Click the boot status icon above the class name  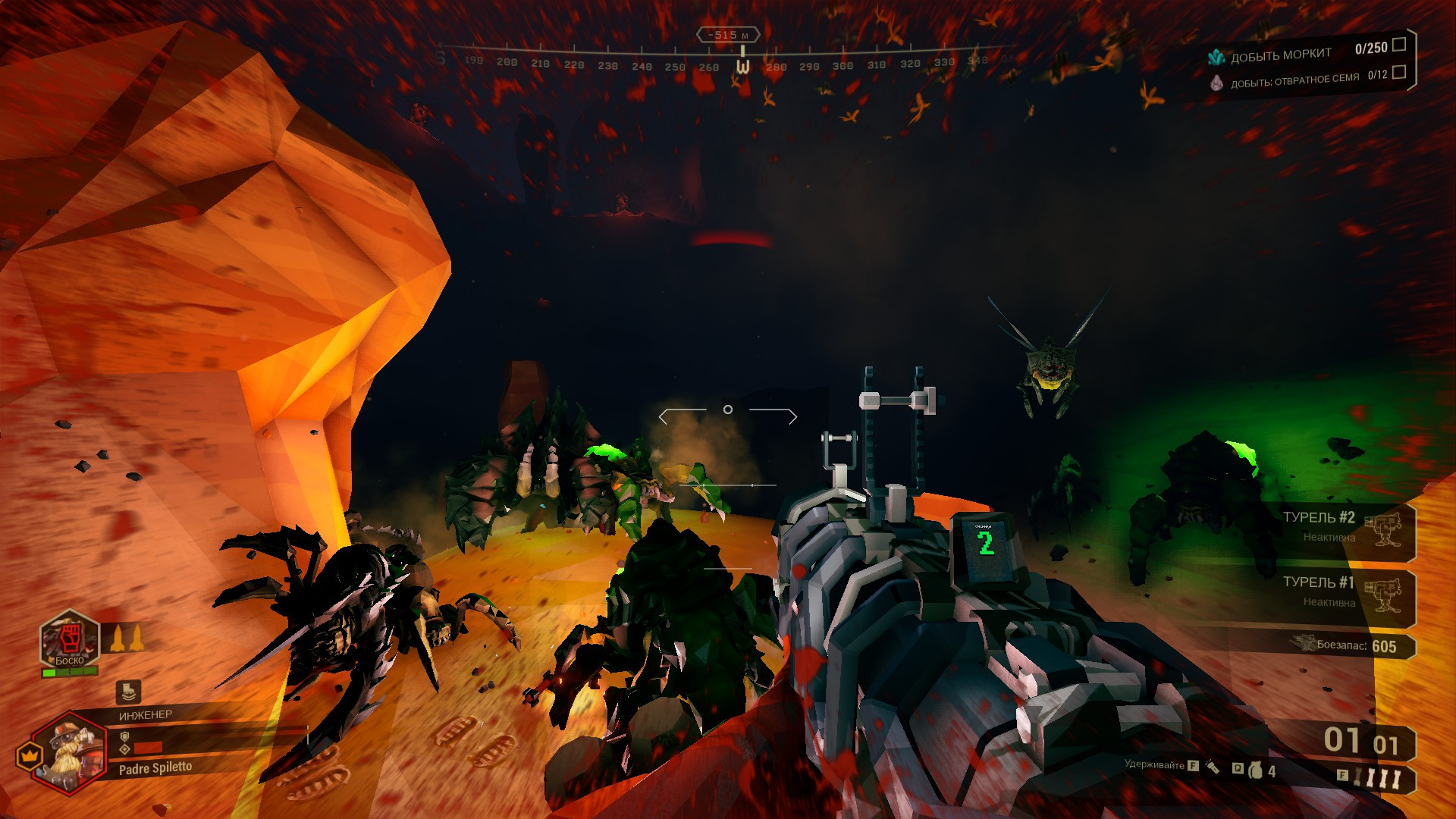(127, 691)
